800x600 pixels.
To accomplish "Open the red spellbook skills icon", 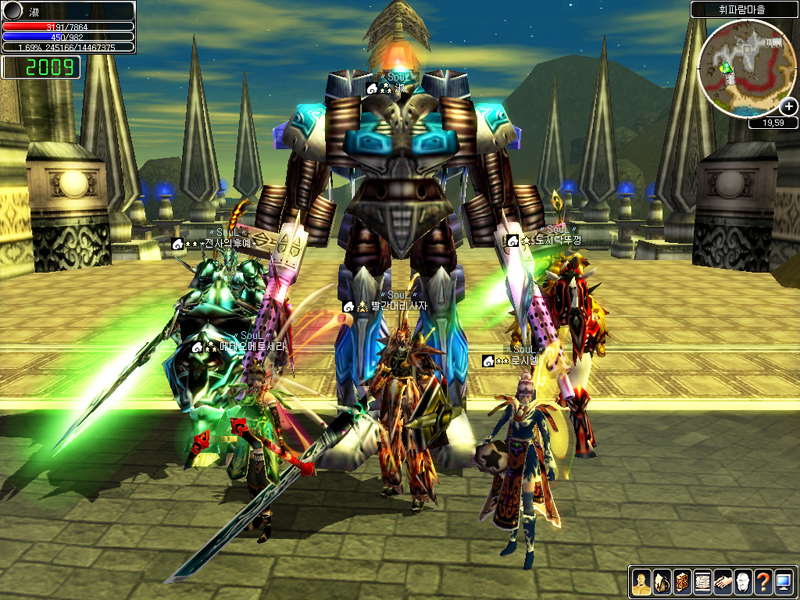I will (x=682, y=582).
